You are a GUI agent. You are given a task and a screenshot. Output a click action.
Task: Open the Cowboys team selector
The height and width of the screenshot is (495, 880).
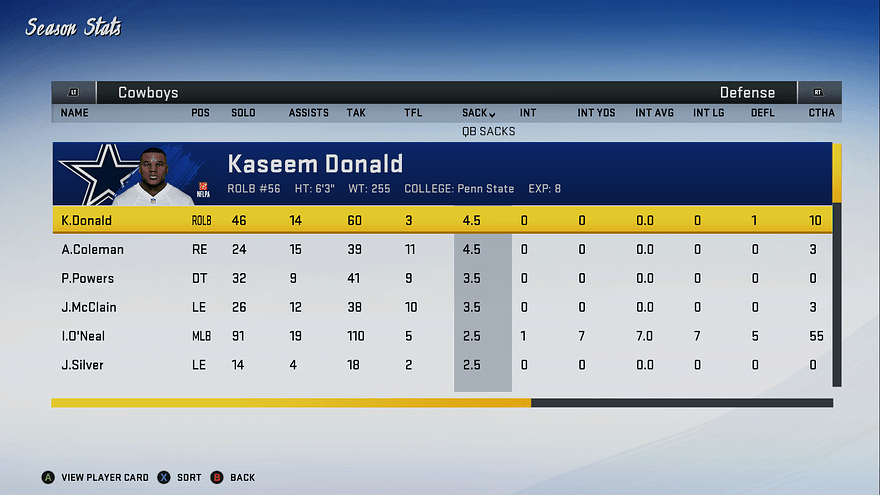click(148, 93)
